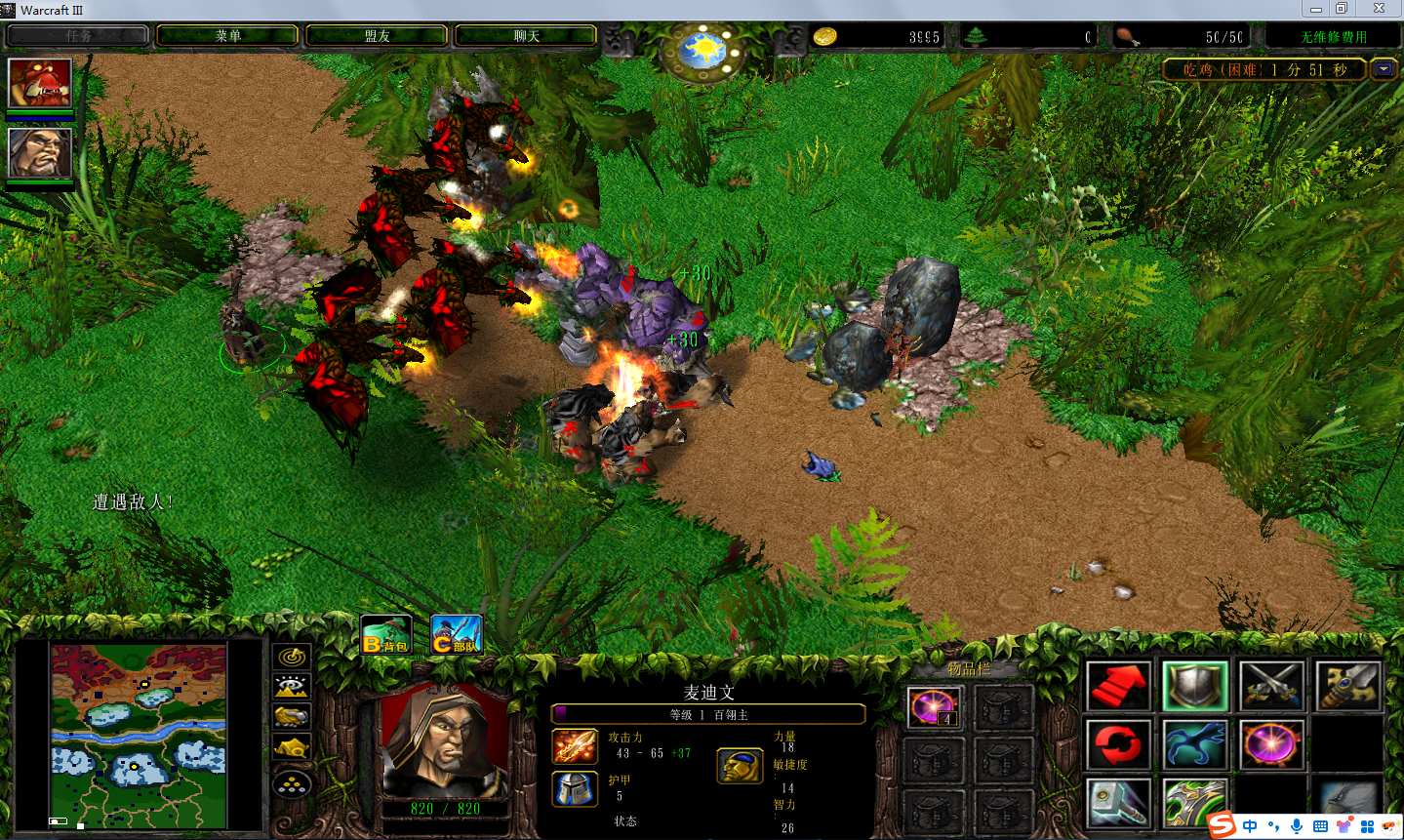This screenshot has width=1404, height=840.
Task: Activate the red arrow move command
Action: point(1118,686)
